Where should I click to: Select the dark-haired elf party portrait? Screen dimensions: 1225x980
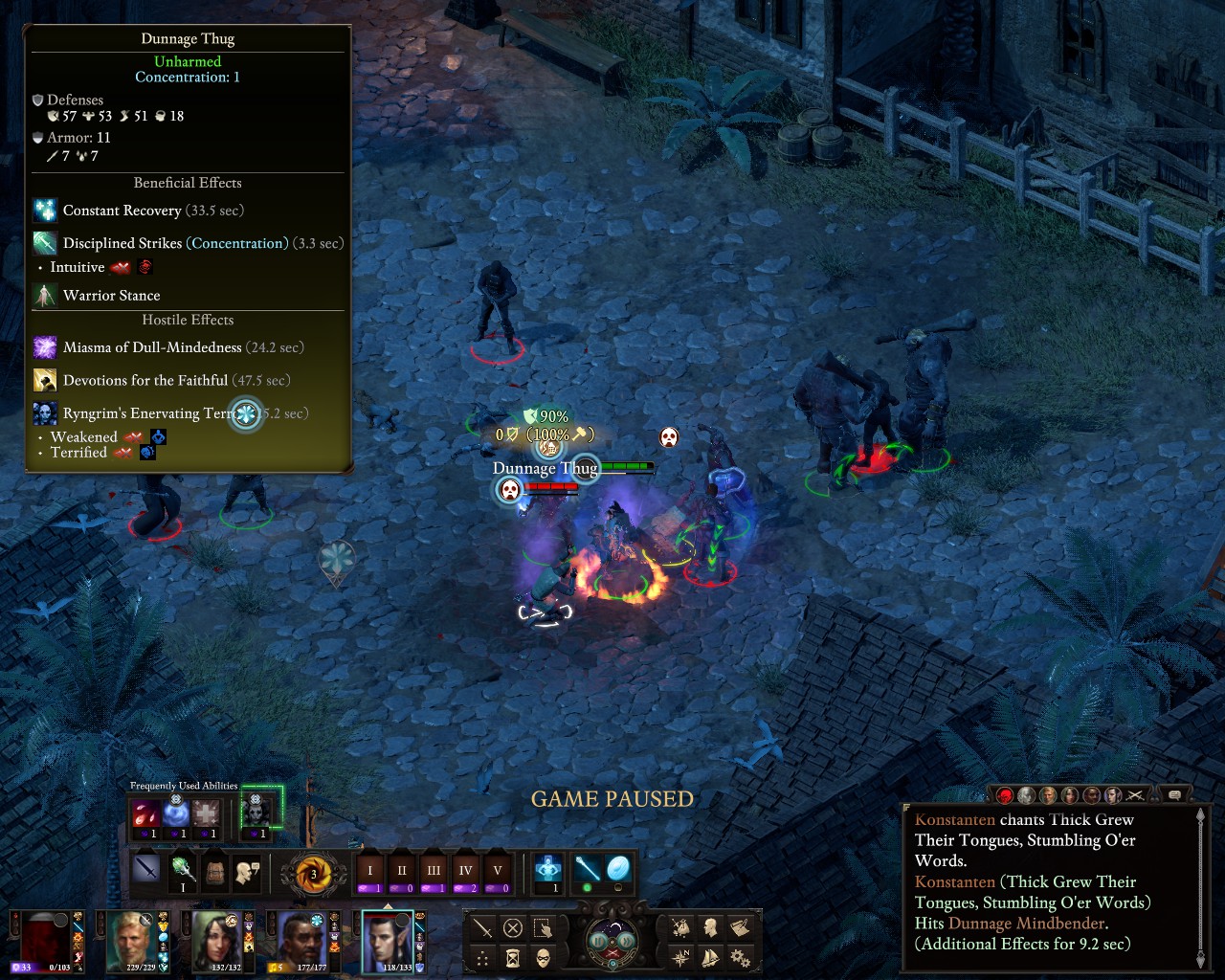click(x=390, y=940)
